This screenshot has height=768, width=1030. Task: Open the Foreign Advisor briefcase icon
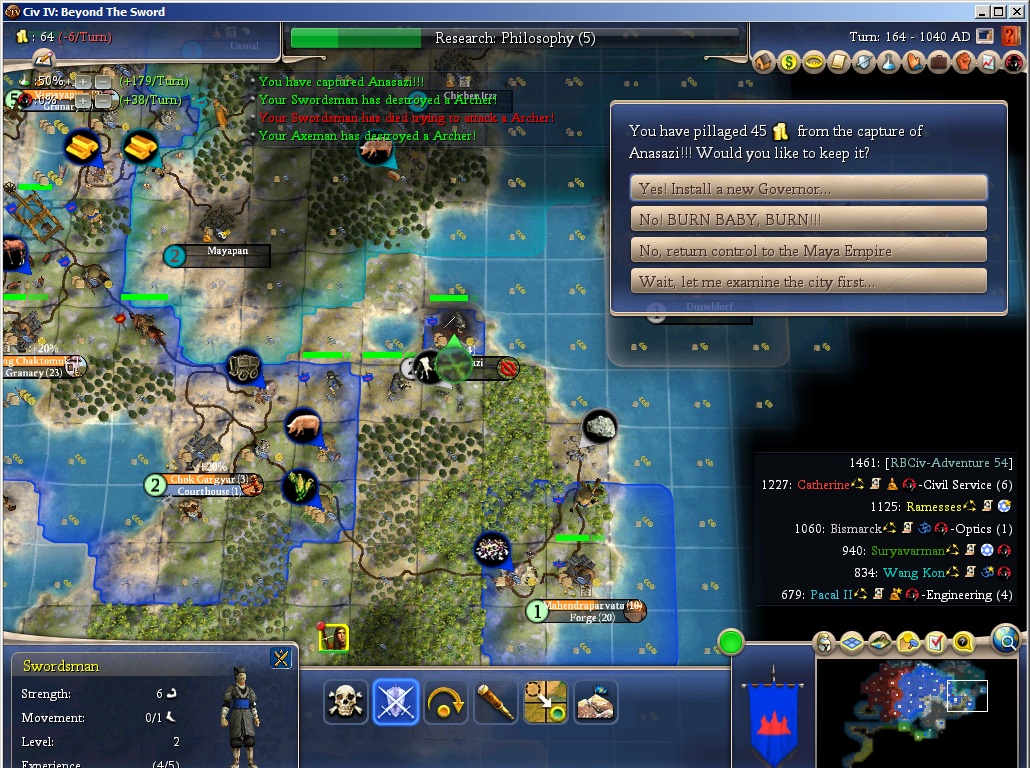(939, 62)
